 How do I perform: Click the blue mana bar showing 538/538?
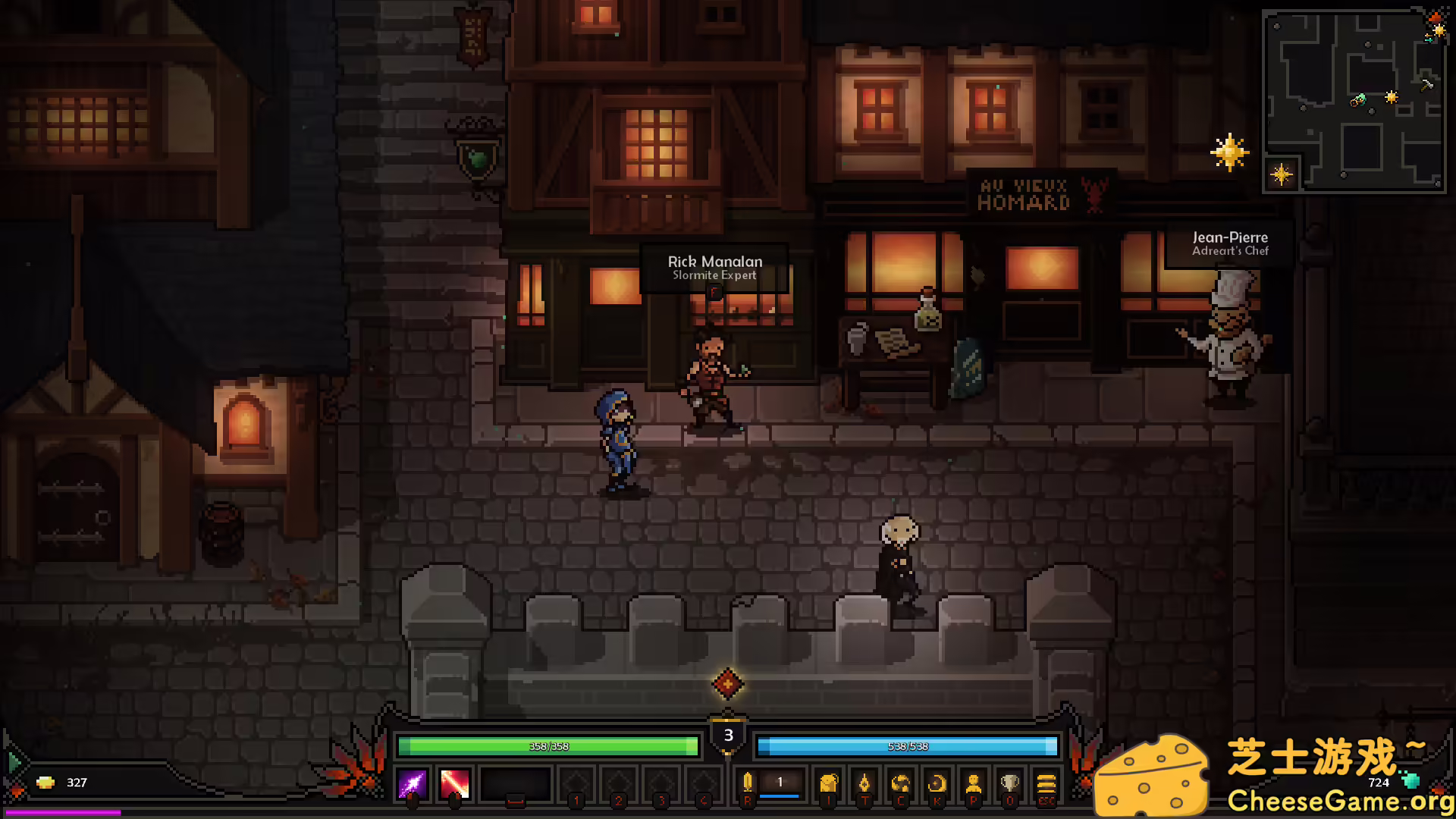[x=908, y=746]
